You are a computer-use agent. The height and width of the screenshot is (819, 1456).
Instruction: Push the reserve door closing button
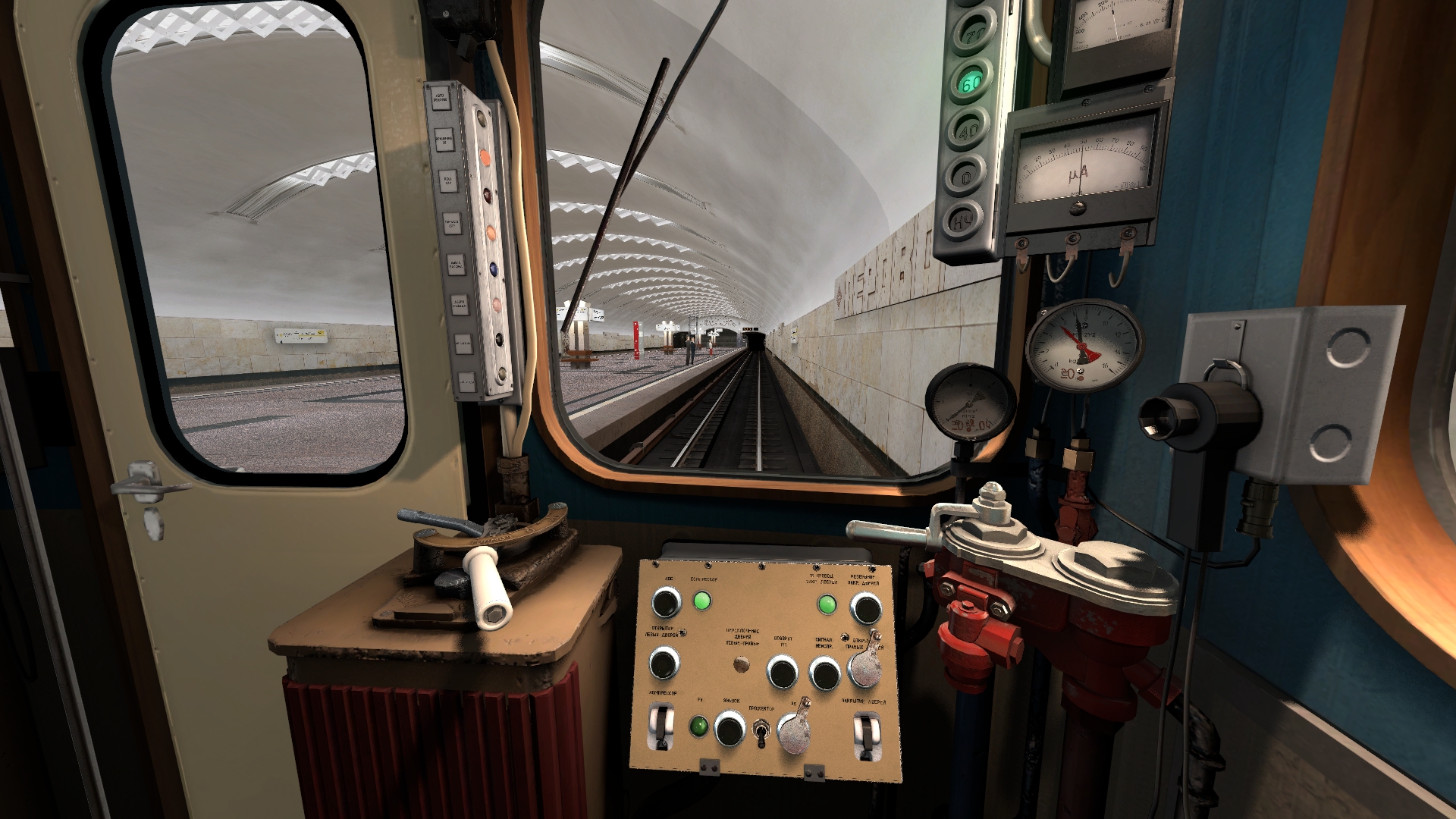(x=865, y=607)
